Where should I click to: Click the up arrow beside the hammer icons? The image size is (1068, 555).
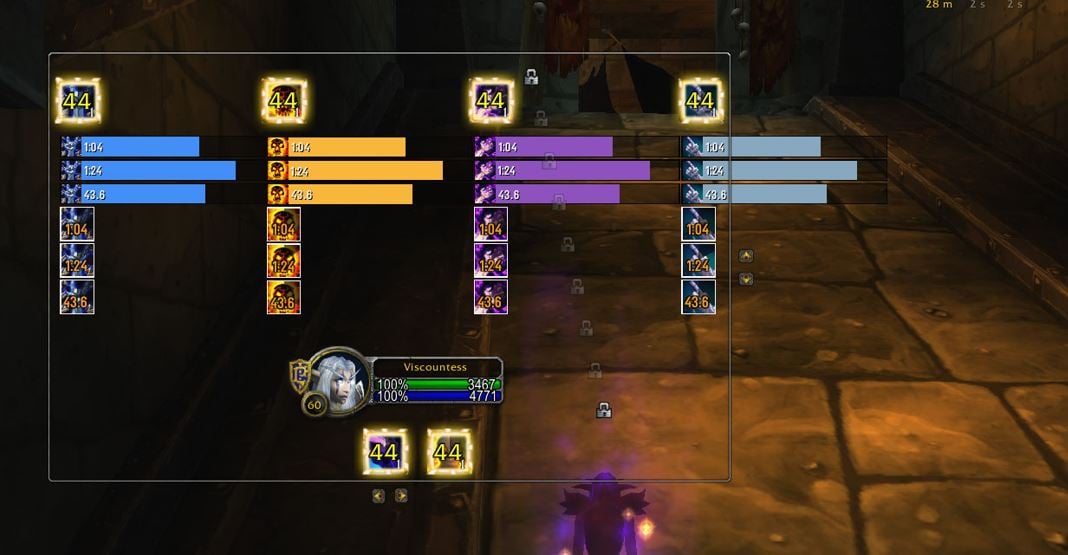[x=745, y=256]
